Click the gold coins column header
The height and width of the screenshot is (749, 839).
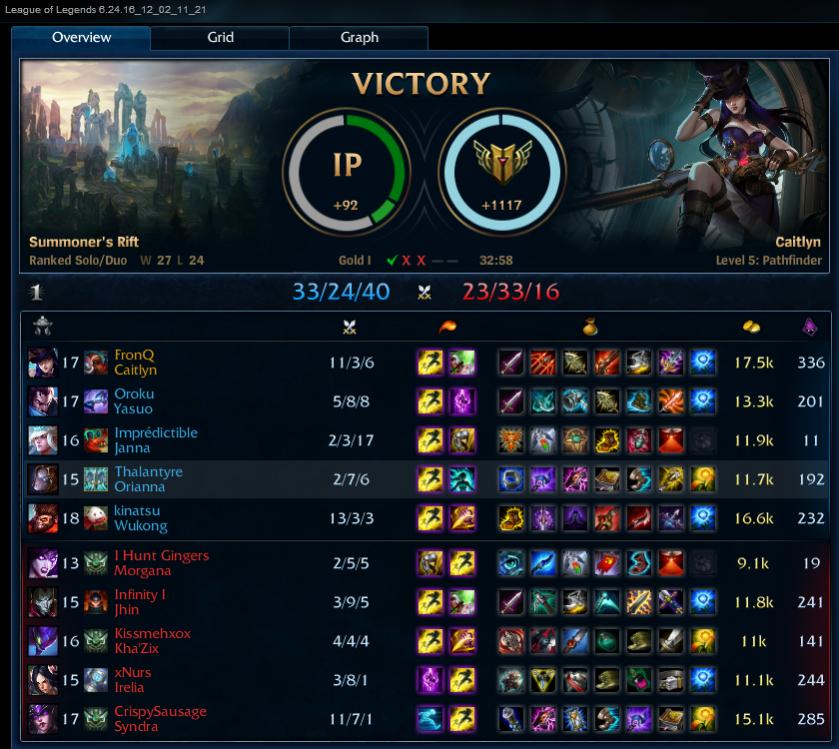pos(753,326)
